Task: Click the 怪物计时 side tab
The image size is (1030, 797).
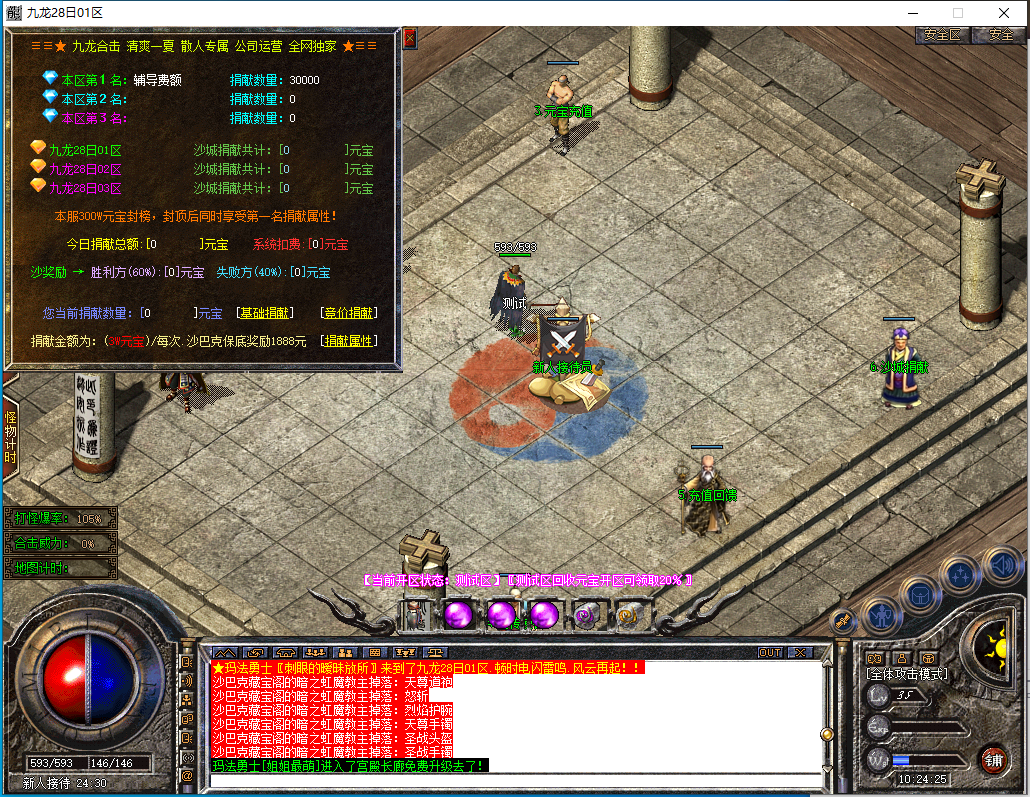Action: tap(11, 437)
